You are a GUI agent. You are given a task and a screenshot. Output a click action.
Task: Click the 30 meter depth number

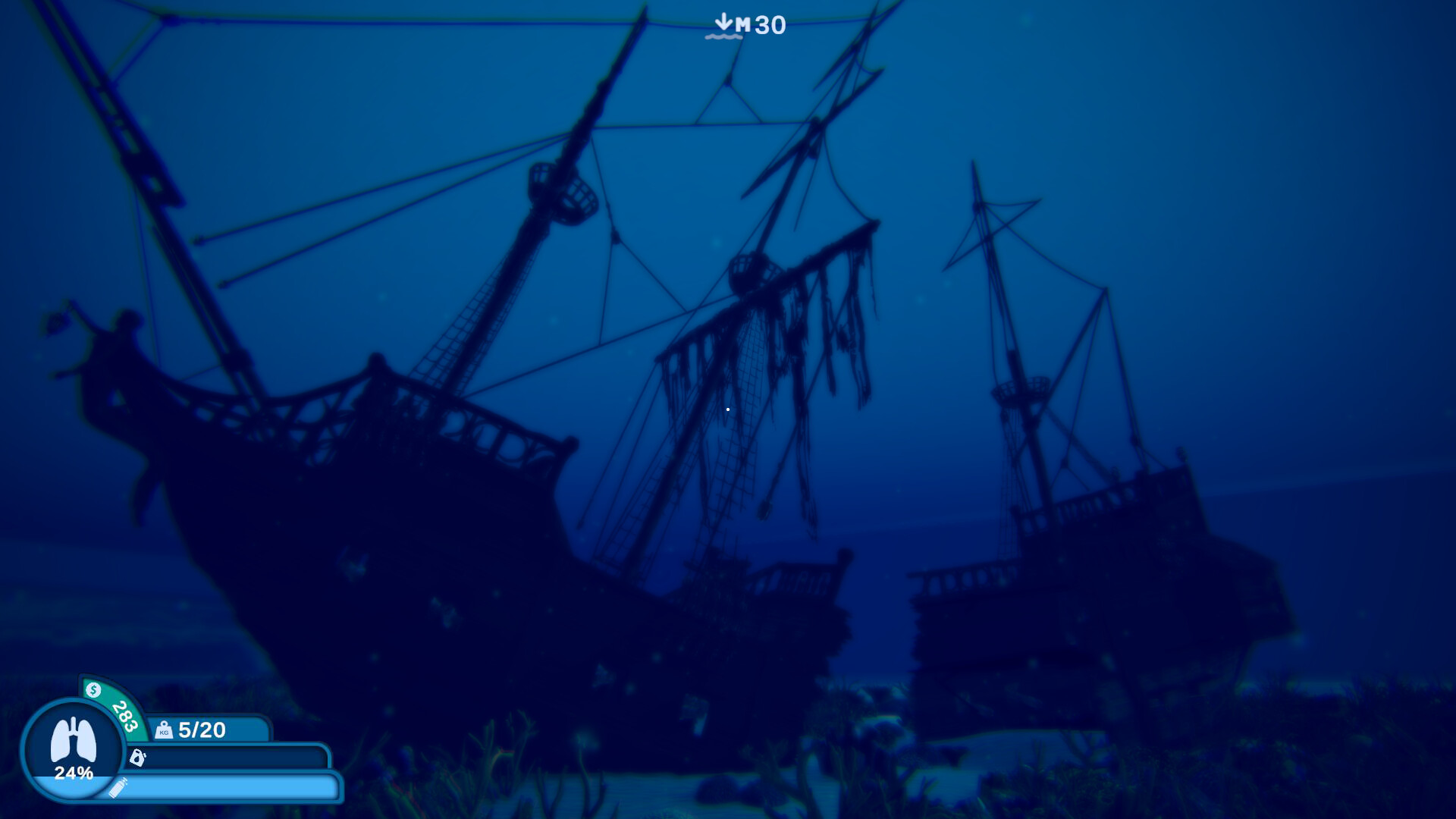[770, 24]
